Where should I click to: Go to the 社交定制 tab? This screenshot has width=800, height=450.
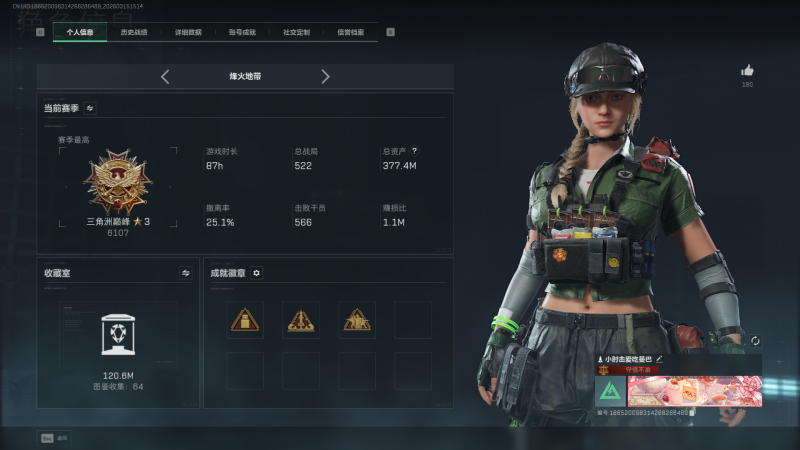[x=296, y=32]
